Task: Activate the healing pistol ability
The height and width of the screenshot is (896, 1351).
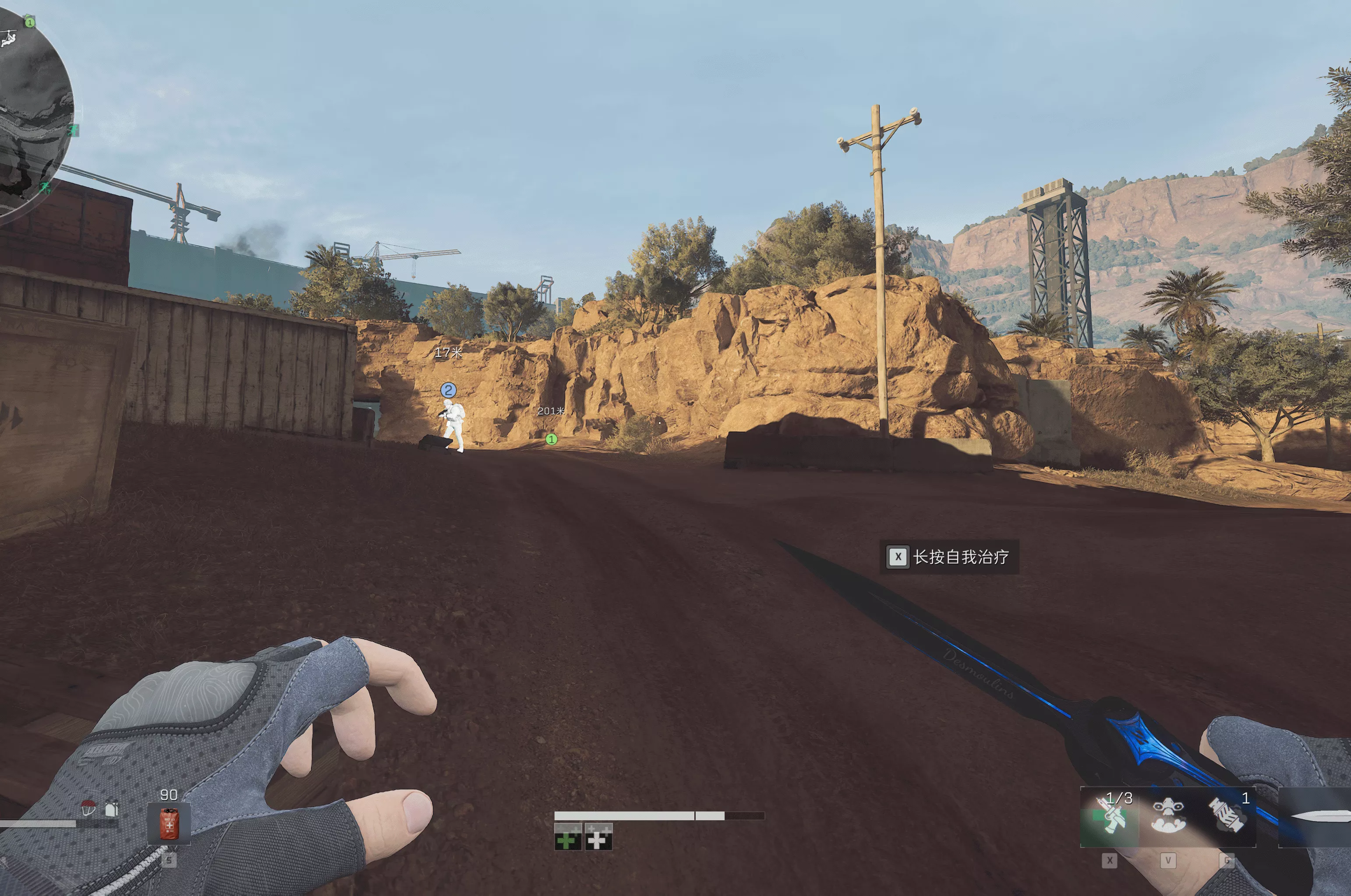Action: point(1109,816)
